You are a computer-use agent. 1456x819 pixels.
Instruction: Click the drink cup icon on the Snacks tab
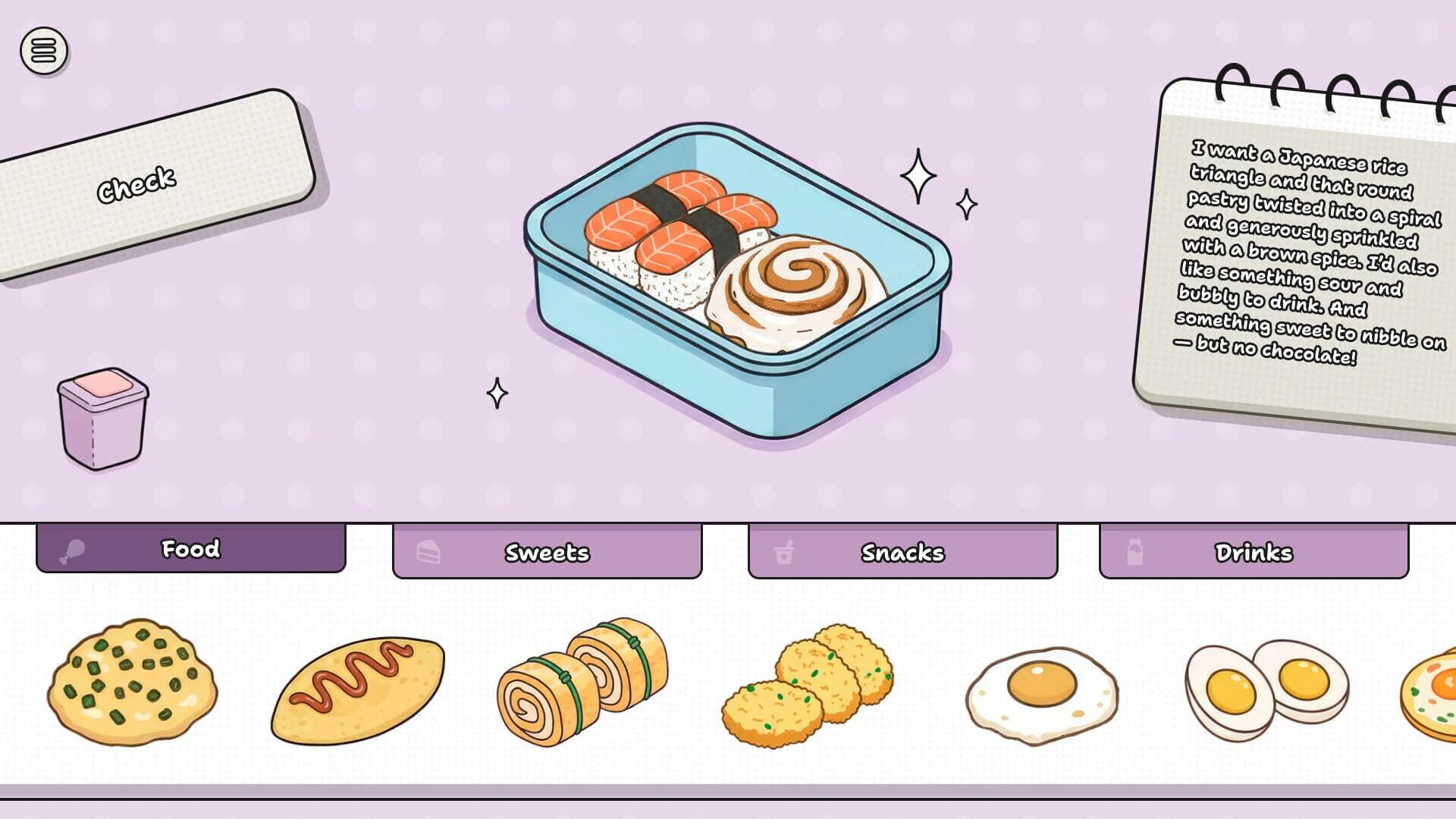click(783, 553)
